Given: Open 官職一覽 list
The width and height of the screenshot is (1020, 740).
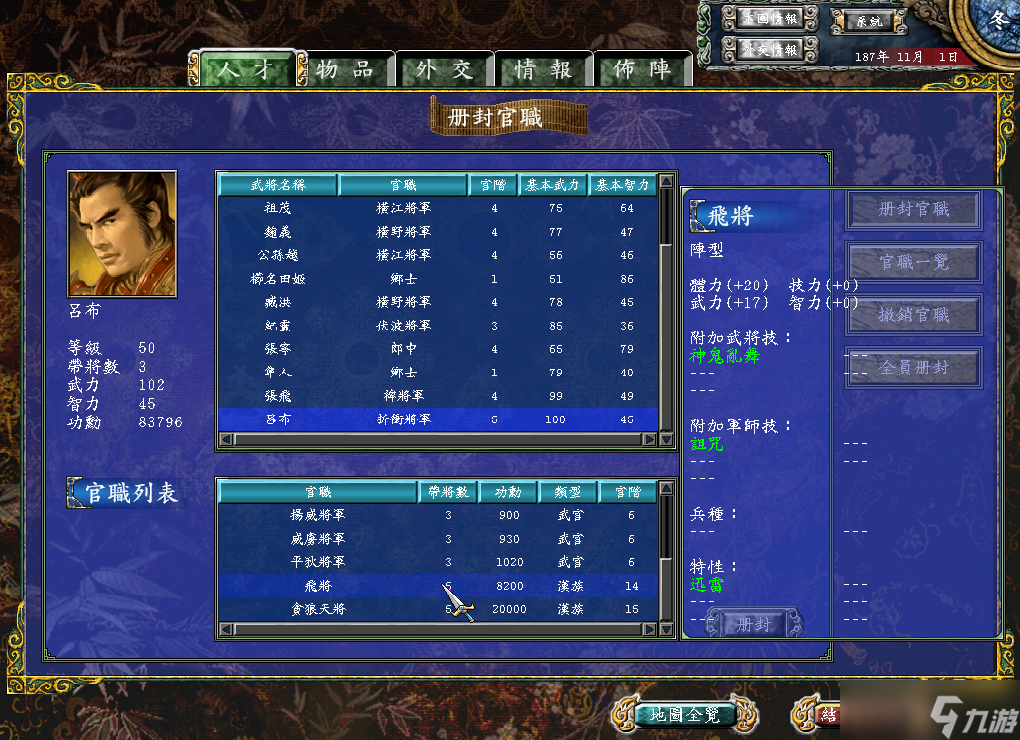Looking at the screenshot, I should tap(913, 262).
